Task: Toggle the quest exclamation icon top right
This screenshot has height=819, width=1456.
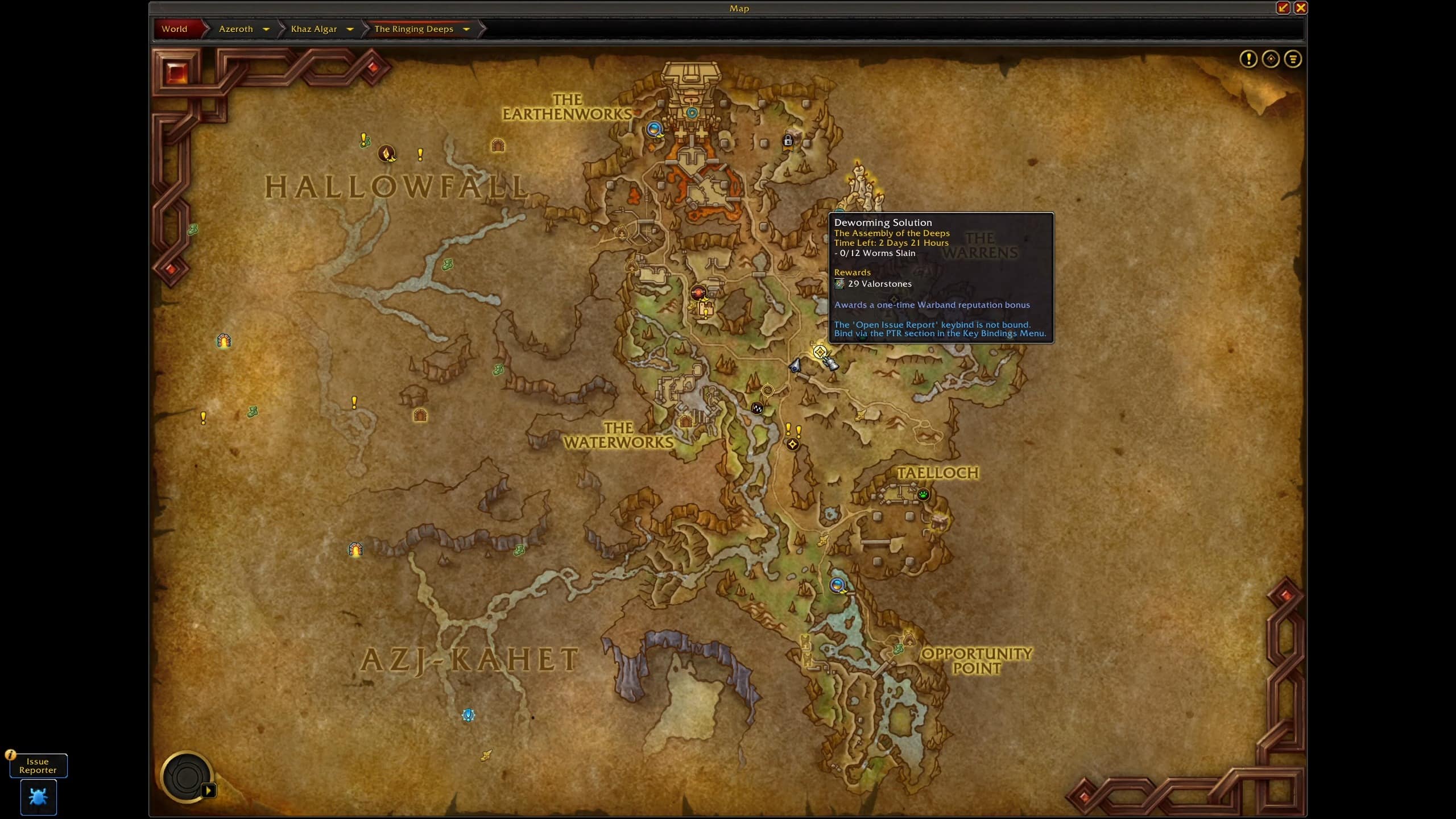Action: [1249, 58]
